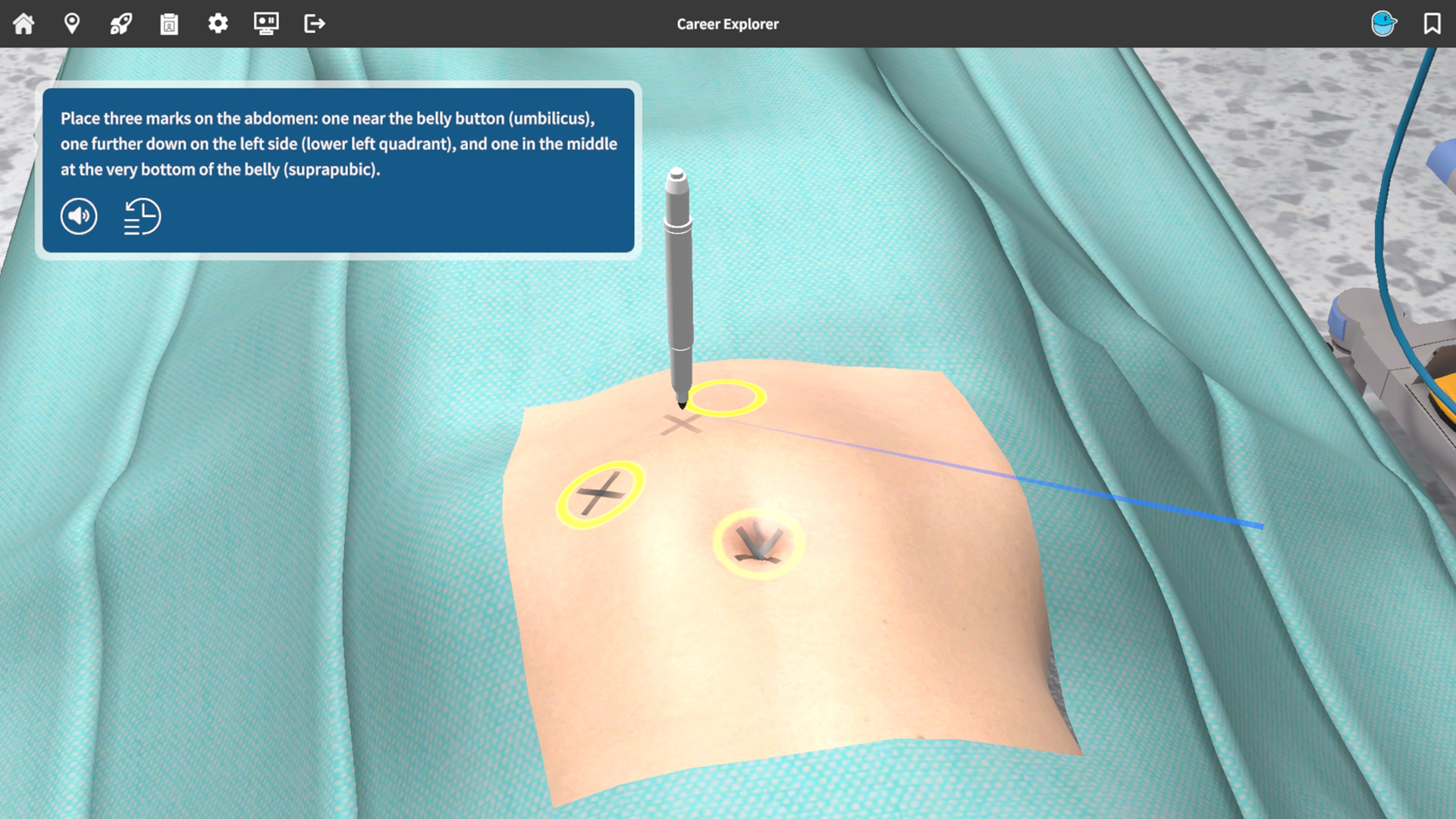Select the location pin tool
The width and height of the screenshot is (1456, 819).
click(72, 24)
